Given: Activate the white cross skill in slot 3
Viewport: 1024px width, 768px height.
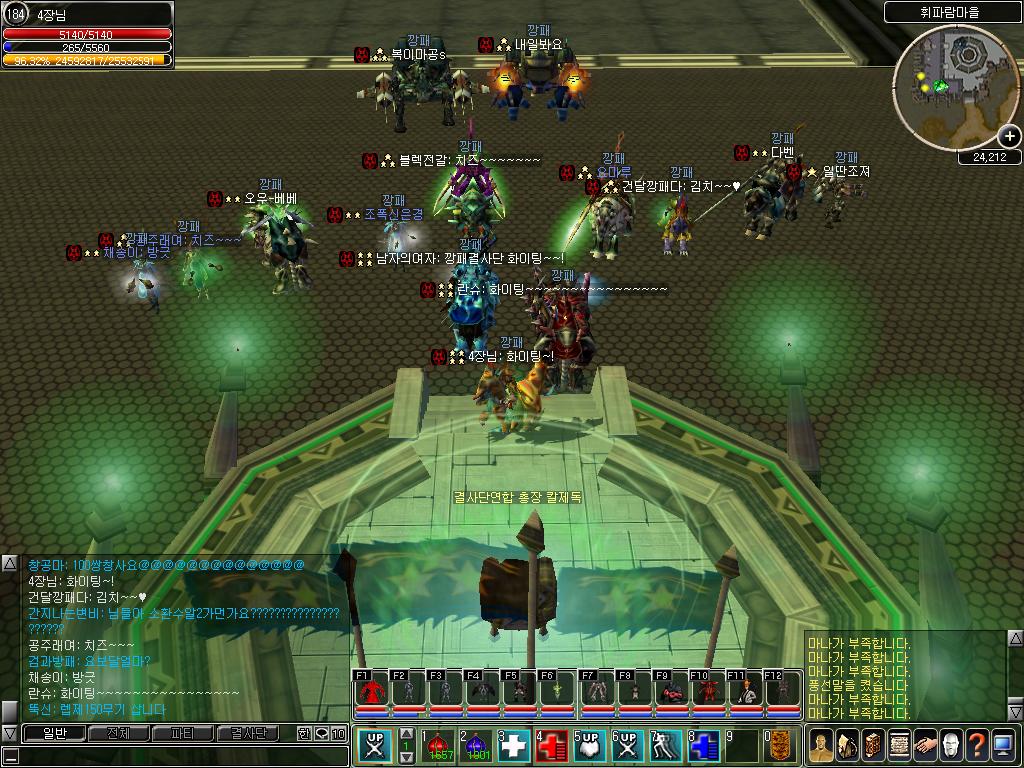Looking at the screenshot, I should click(514, 747).
